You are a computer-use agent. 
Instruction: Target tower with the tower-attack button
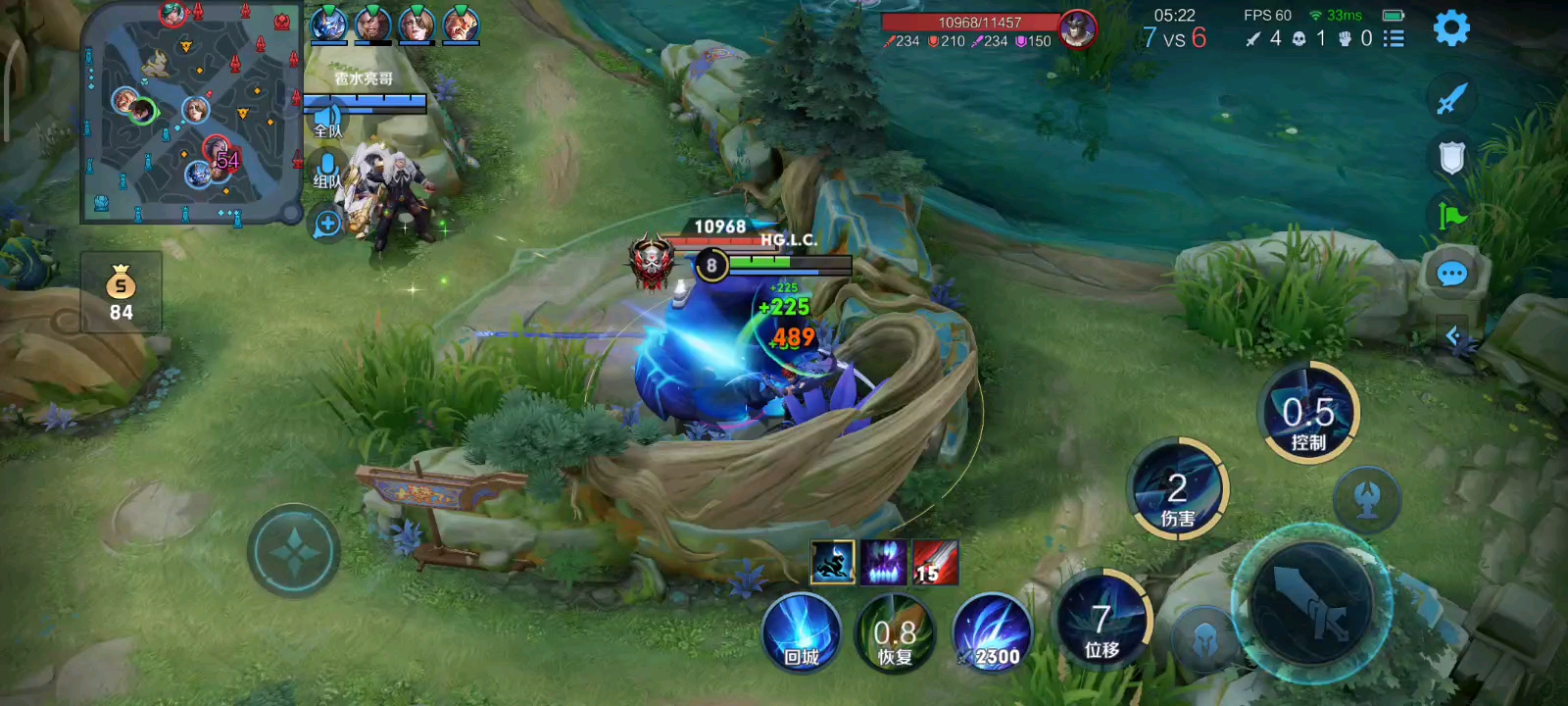[1367, 499]
